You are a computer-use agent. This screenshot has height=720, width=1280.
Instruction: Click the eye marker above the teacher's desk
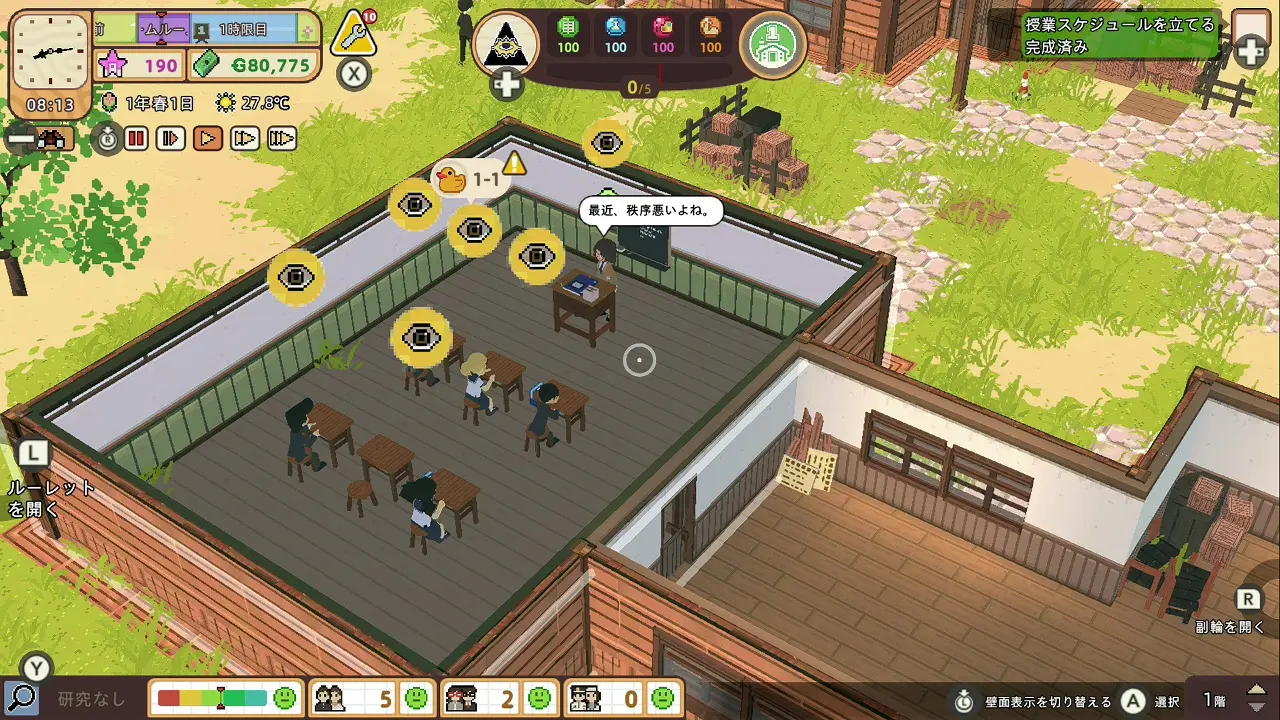click(537, 257)
